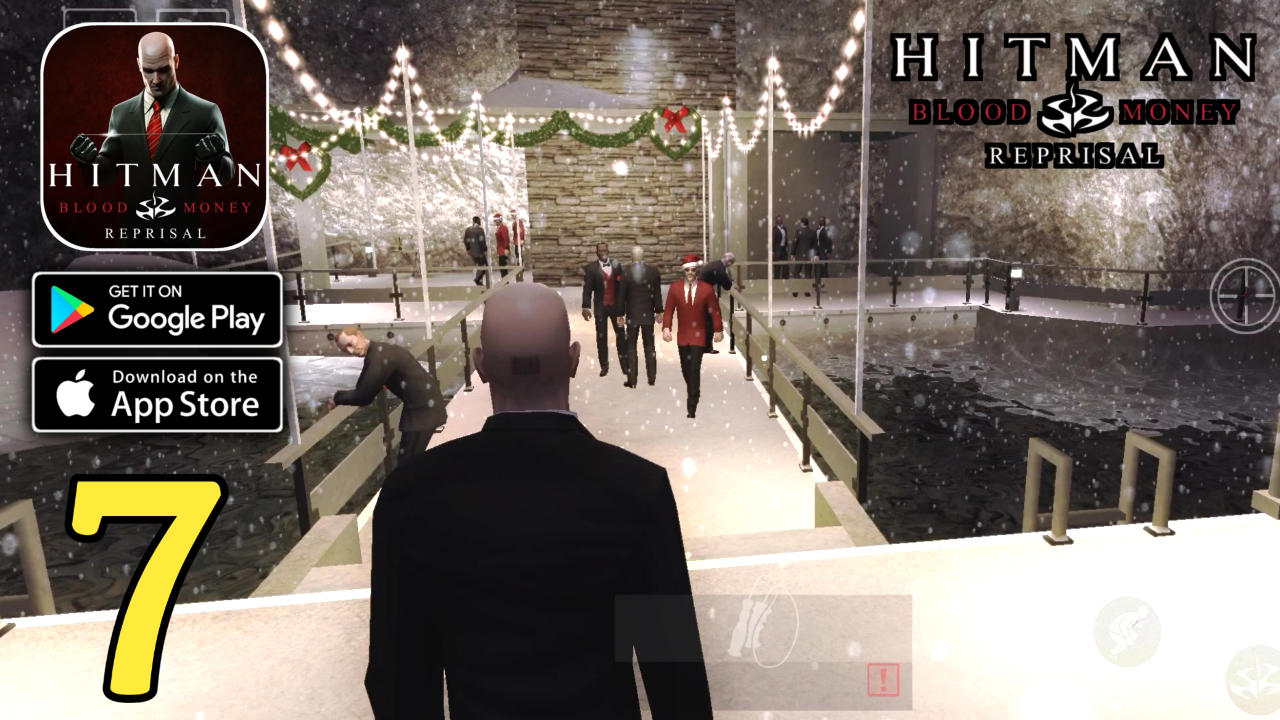Open the Get it on Google Play badge
The height and width of the screenshot is (720, 1280).
157,311
